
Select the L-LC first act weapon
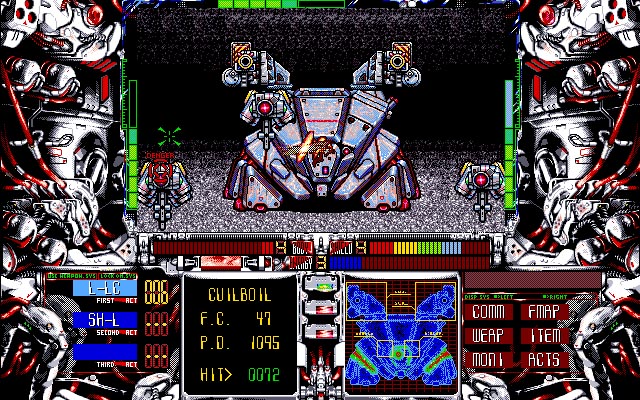pyautogui.click(x=104, y=289)
